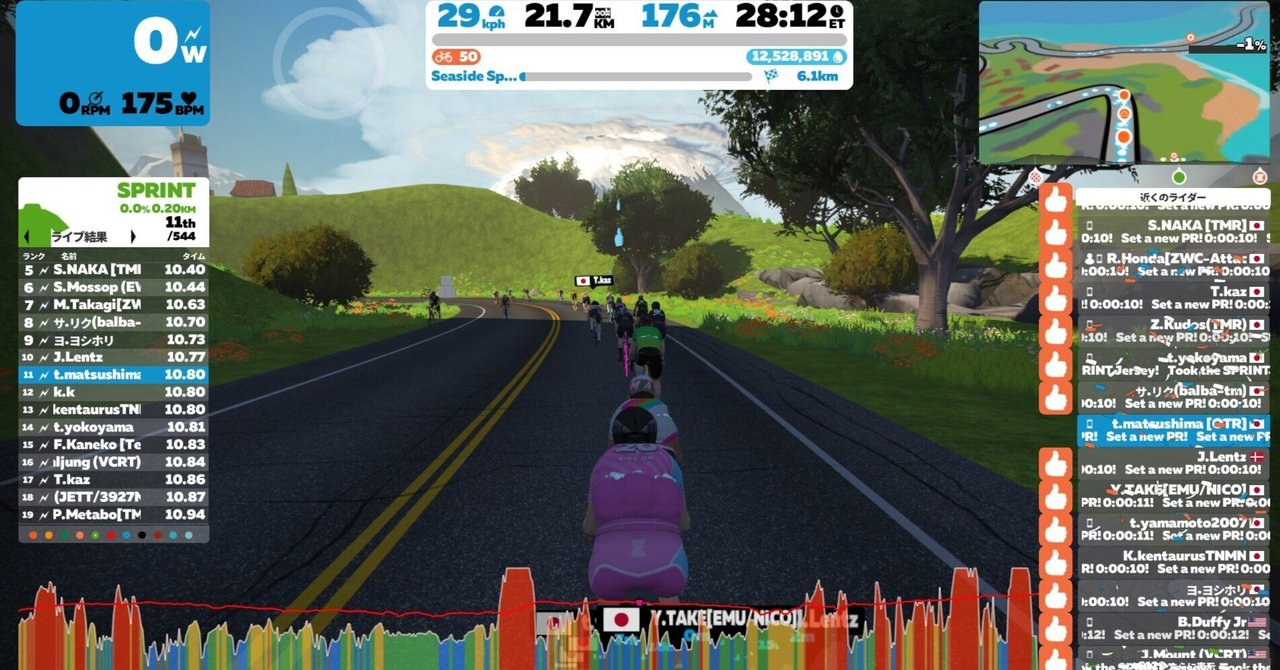Open the course minimap

[x=1124, y=82]
